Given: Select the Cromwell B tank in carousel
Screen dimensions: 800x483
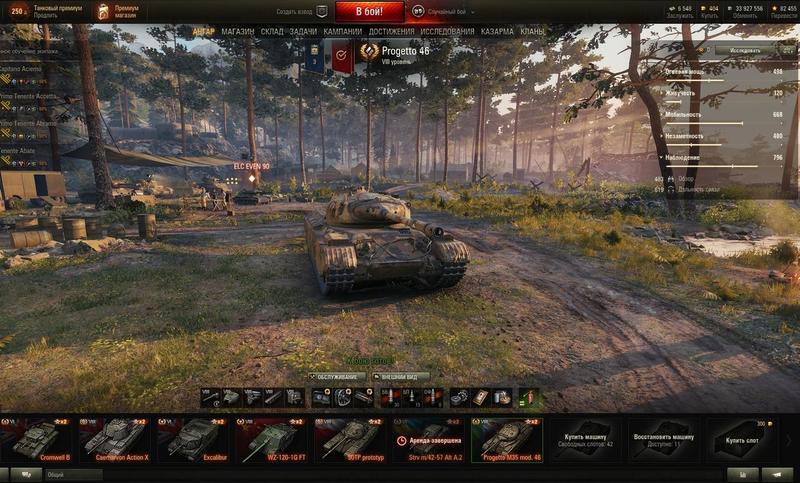Looking at the screenshot, I should [x=36, y=439].
